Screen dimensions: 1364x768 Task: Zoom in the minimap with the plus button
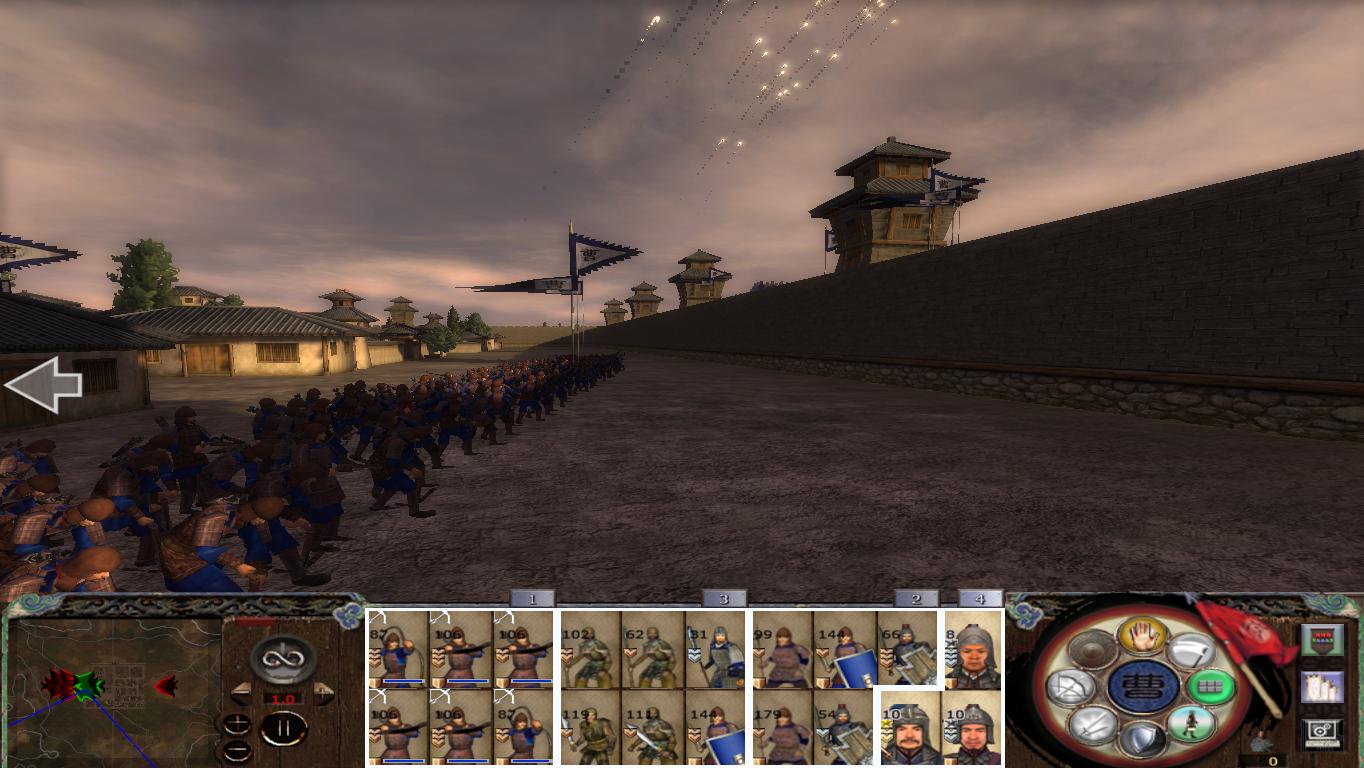point(237,724)
